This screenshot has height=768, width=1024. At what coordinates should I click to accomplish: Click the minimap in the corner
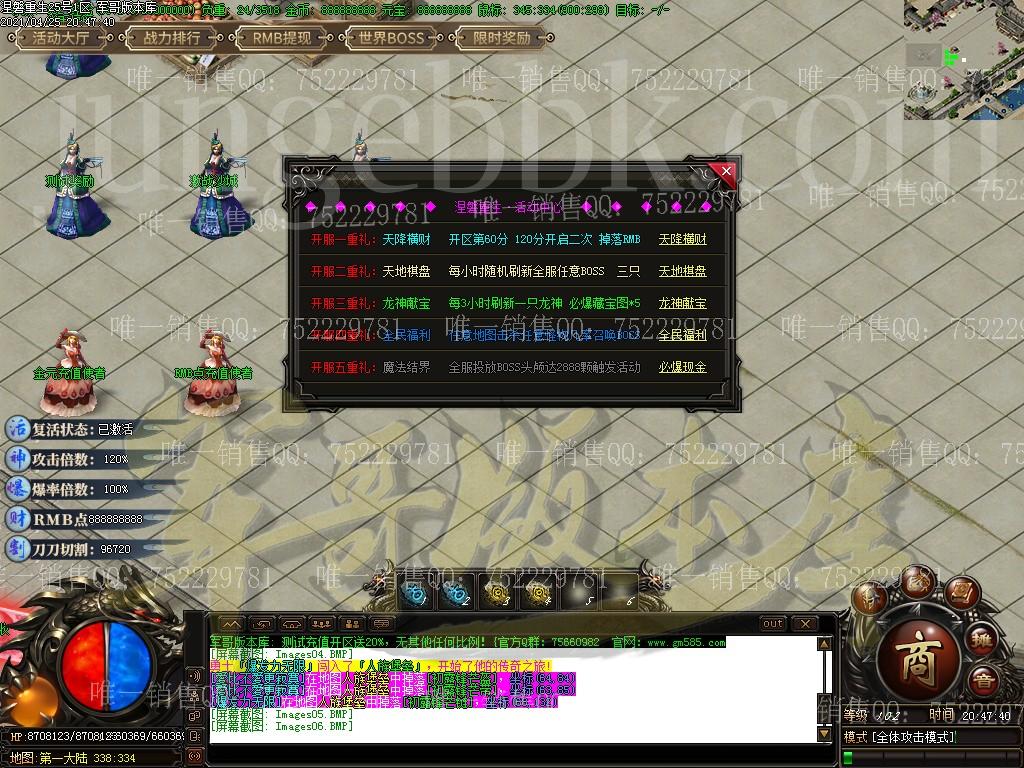pos(963,59)
